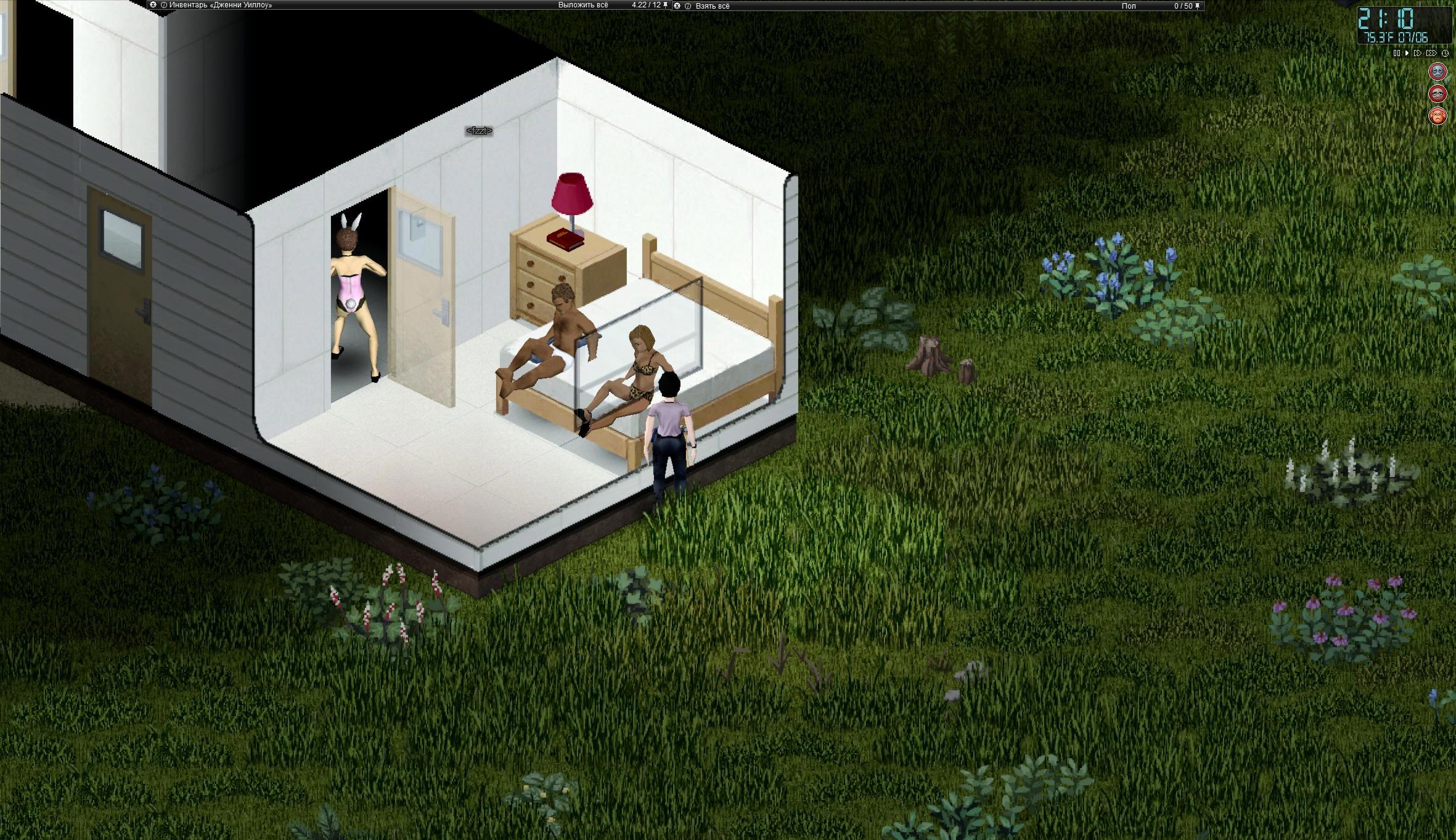Screen dimensions: 1456x840
Task: Select the sad teary-eyed moodle
Action: point(1438,94)
